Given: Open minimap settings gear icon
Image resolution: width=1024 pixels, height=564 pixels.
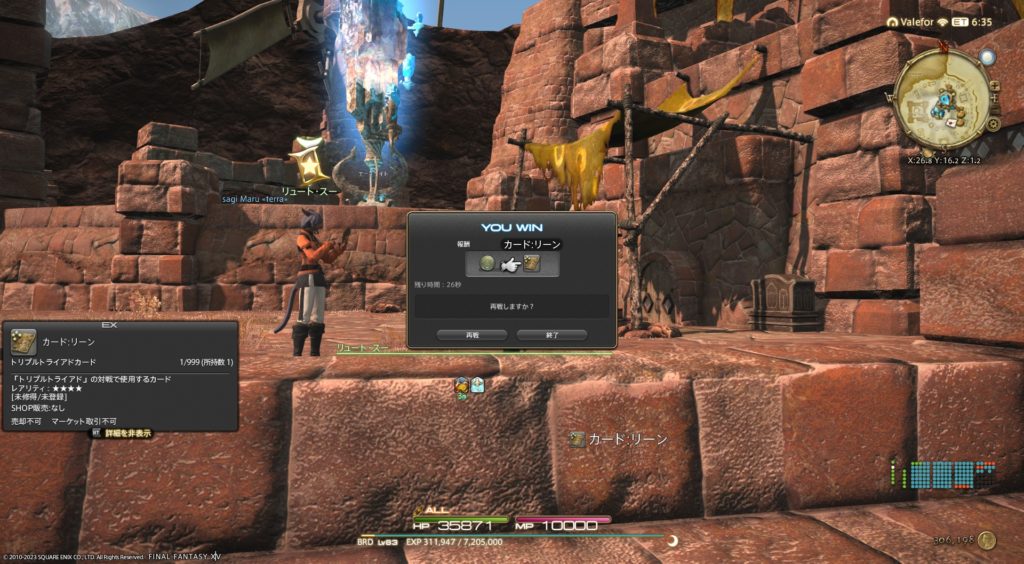Looking at the screenshot, I should (x=993, y=124).
